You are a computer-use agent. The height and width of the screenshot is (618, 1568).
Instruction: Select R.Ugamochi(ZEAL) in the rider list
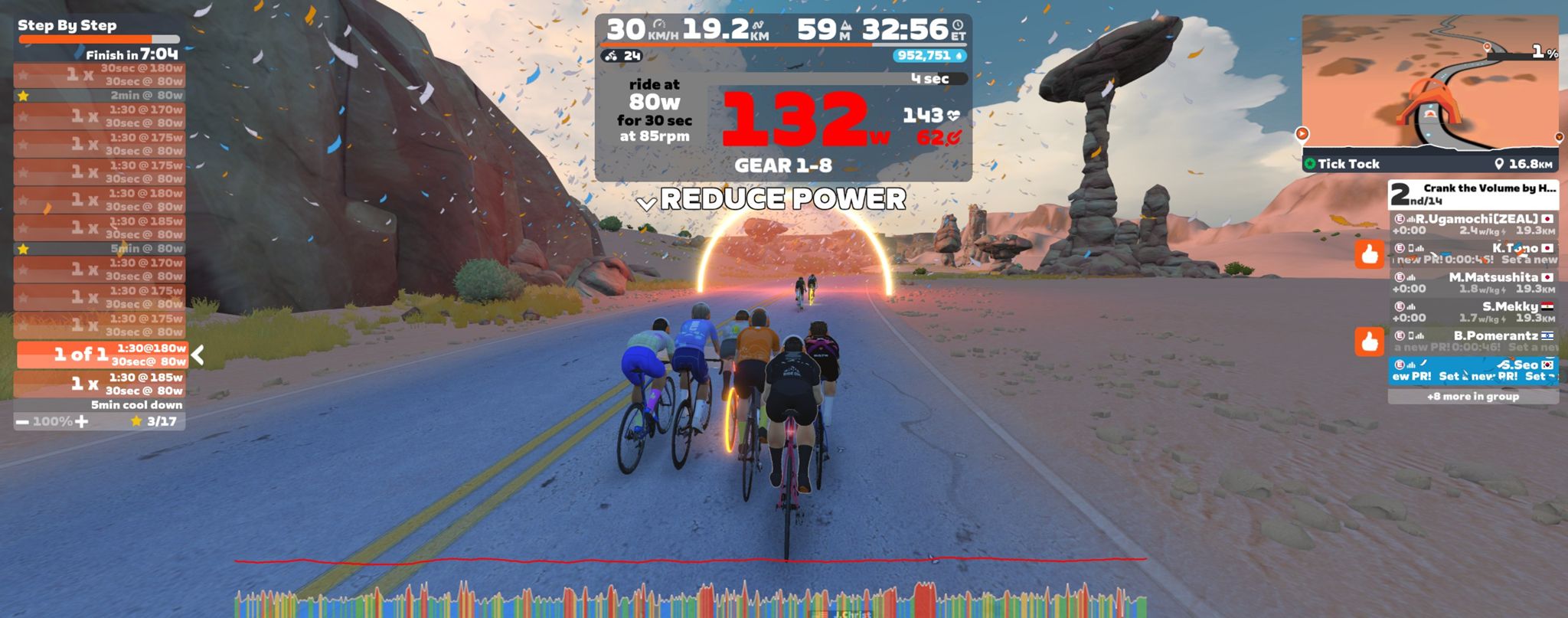coord(1473,224)
